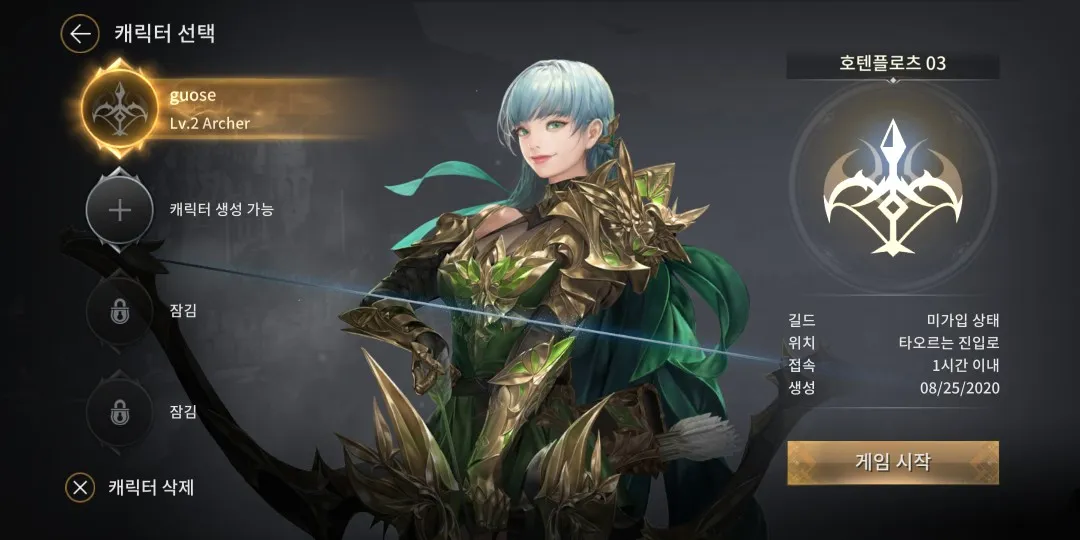1080x540 pixels.
Task: Select the guose Lv.2 Archer character
Action: [119, 109]
